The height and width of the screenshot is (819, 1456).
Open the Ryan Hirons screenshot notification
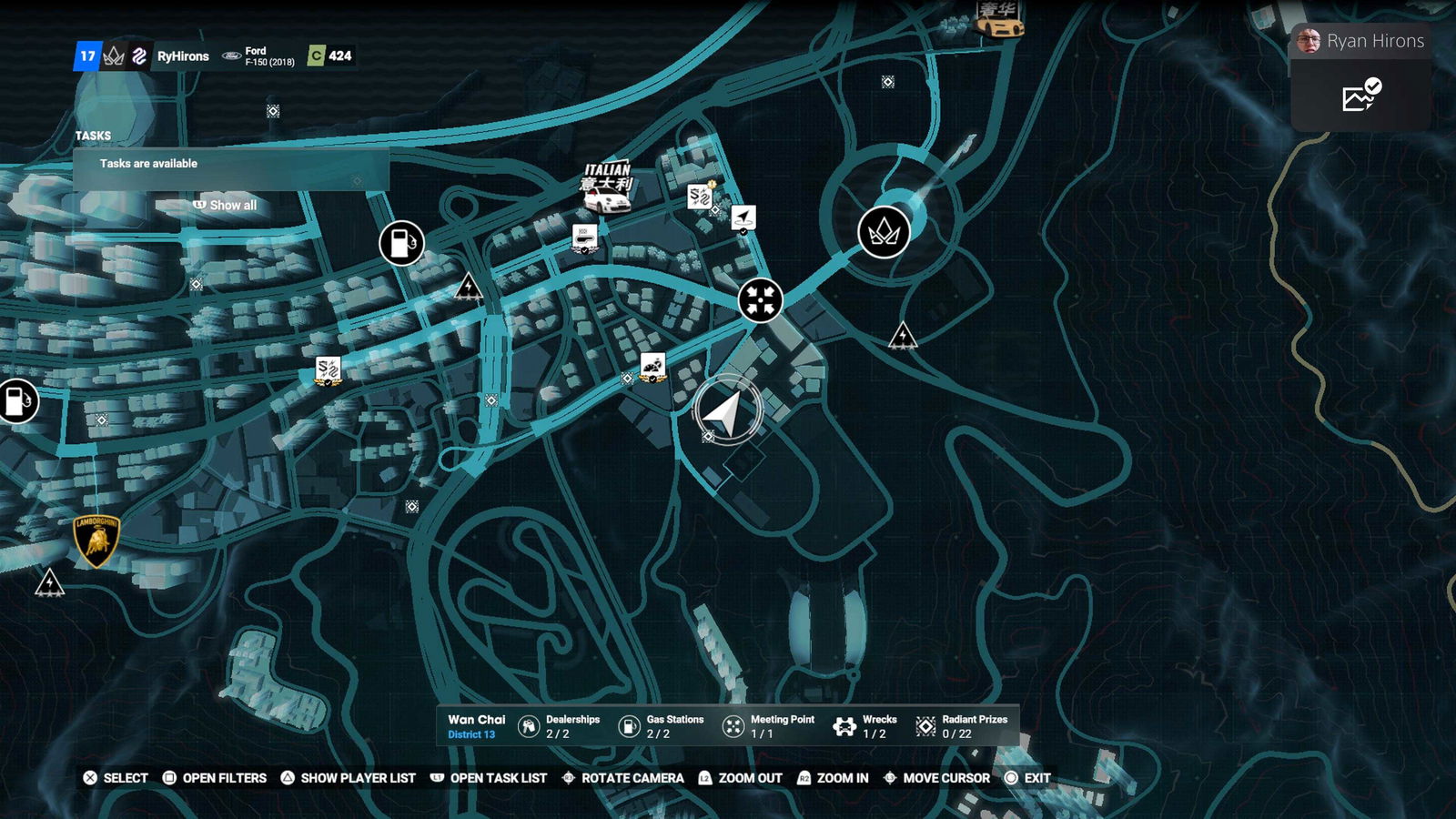pyautogui.click(x=1360, y=78)
